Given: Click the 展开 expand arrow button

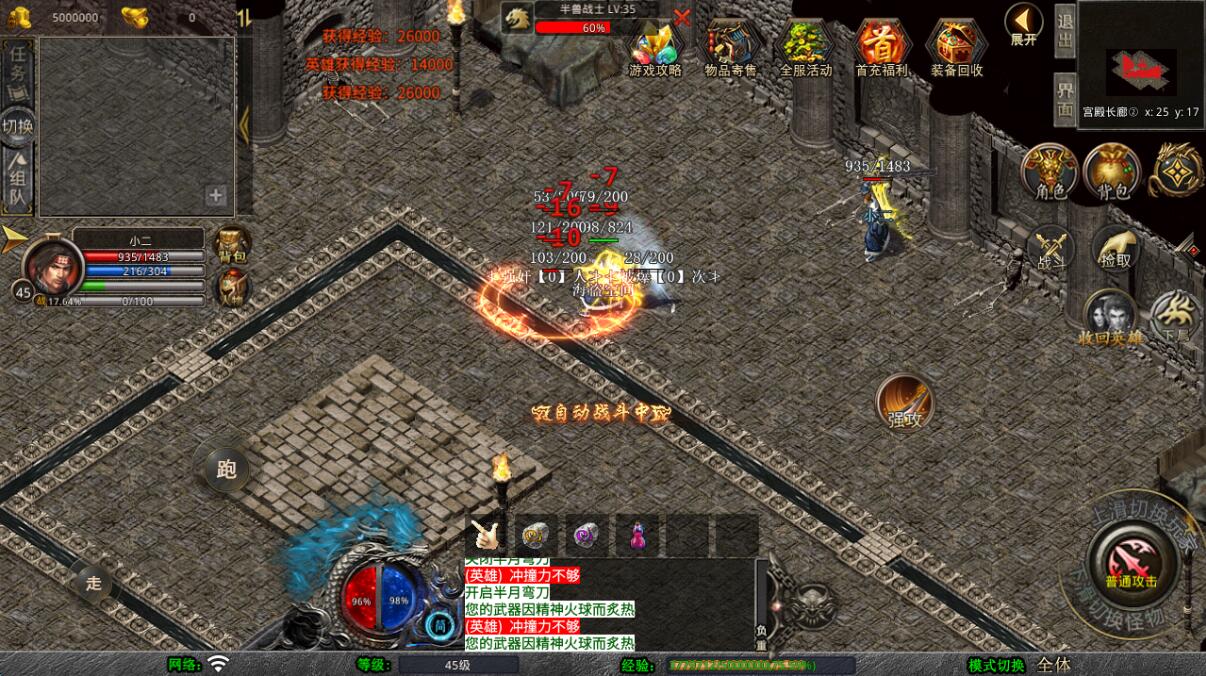Looking at the screenshot, I should pyautogui.click(x=1023, y=24).
